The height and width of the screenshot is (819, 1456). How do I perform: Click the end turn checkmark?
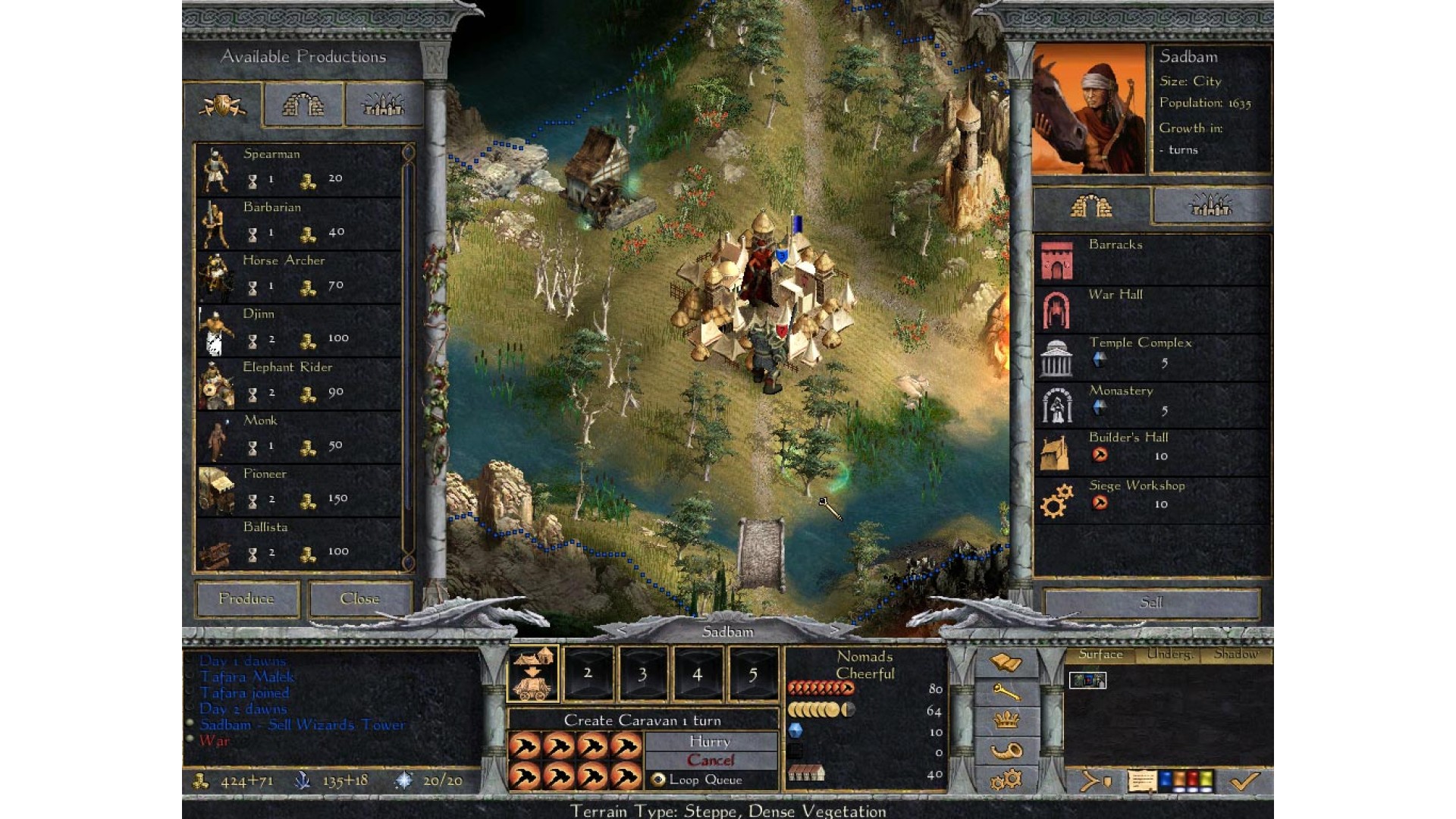pyautogui.click(x=1244, y=781)
